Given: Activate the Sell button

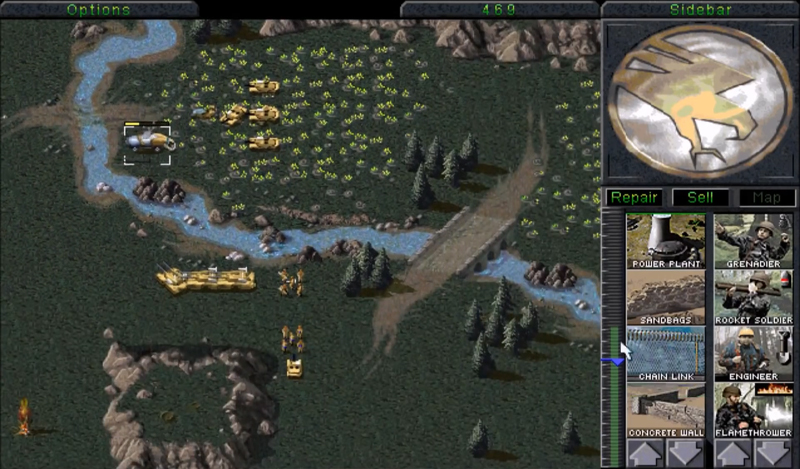Looking at the screenshot, I should coord(699,198).
